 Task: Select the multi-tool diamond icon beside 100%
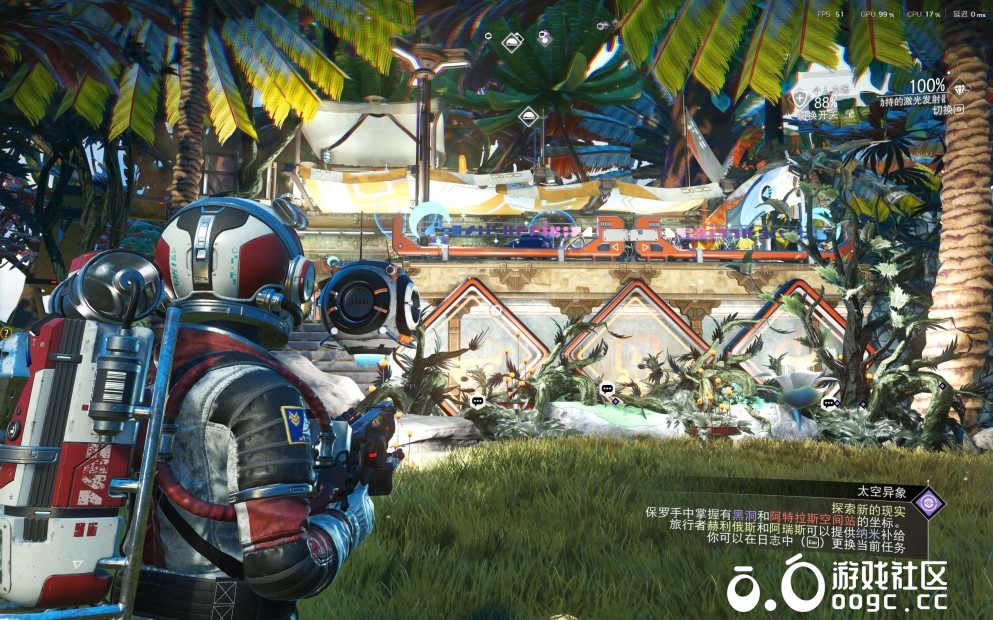[961, 87]
